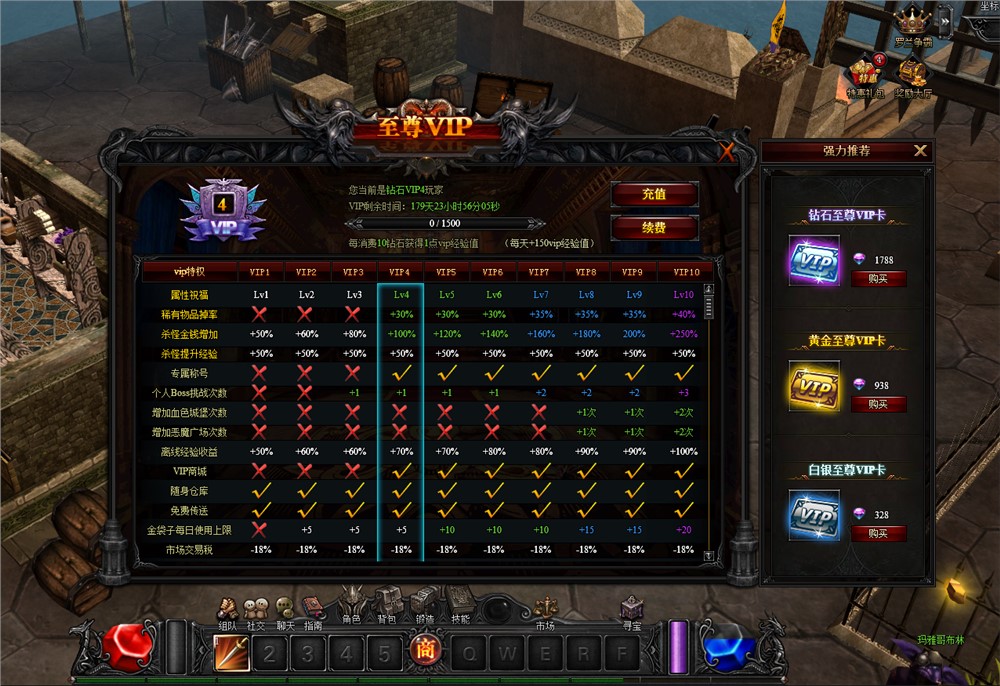Close the 至尊VIP window
Screen dimensions: 1000x686
[x=727, y=153]
